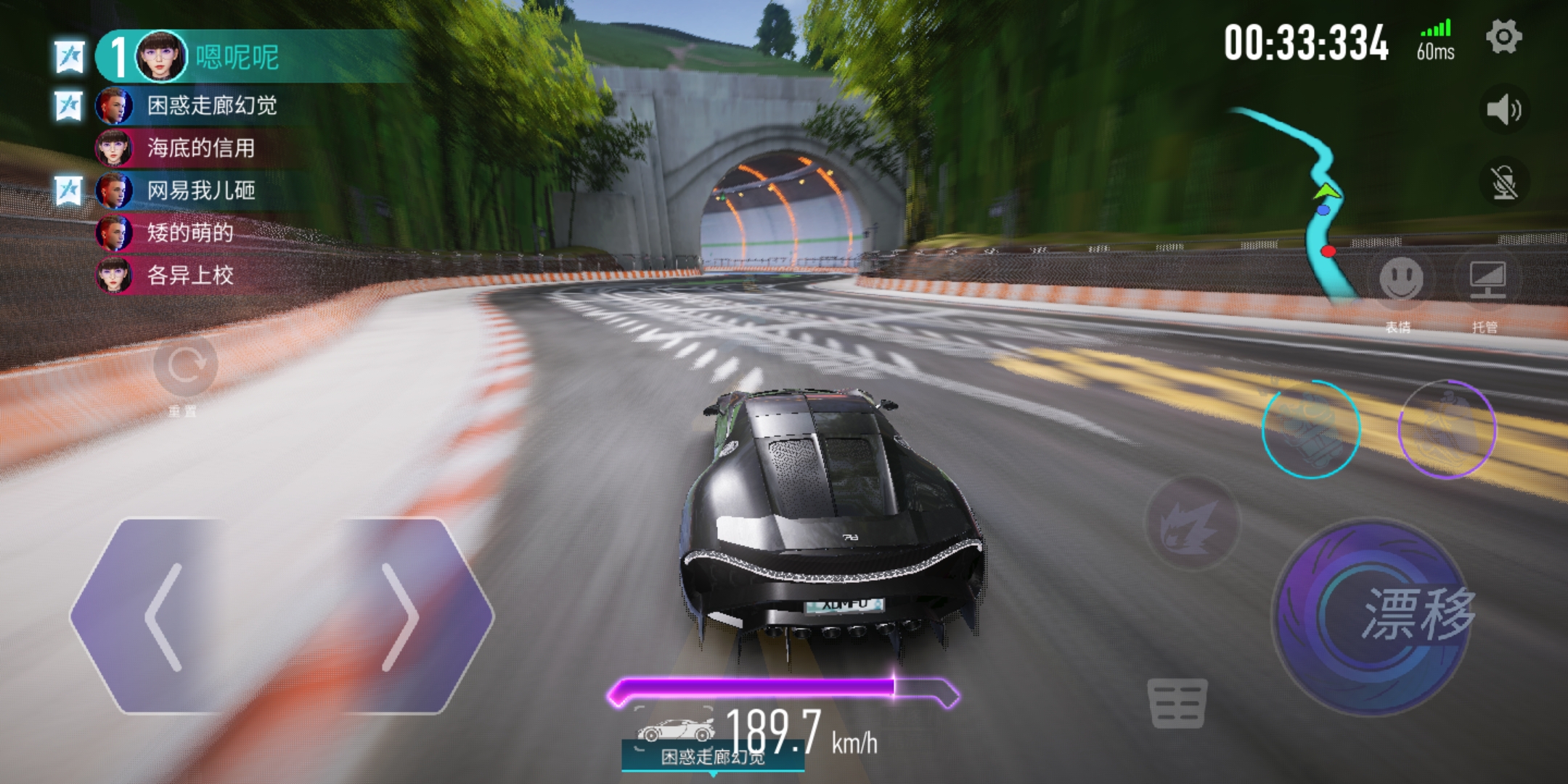Viewport: 1568px width, 784px height.
Task: Steer right with the right arrow
Action: pyautogui.click(x=401, y=617)
